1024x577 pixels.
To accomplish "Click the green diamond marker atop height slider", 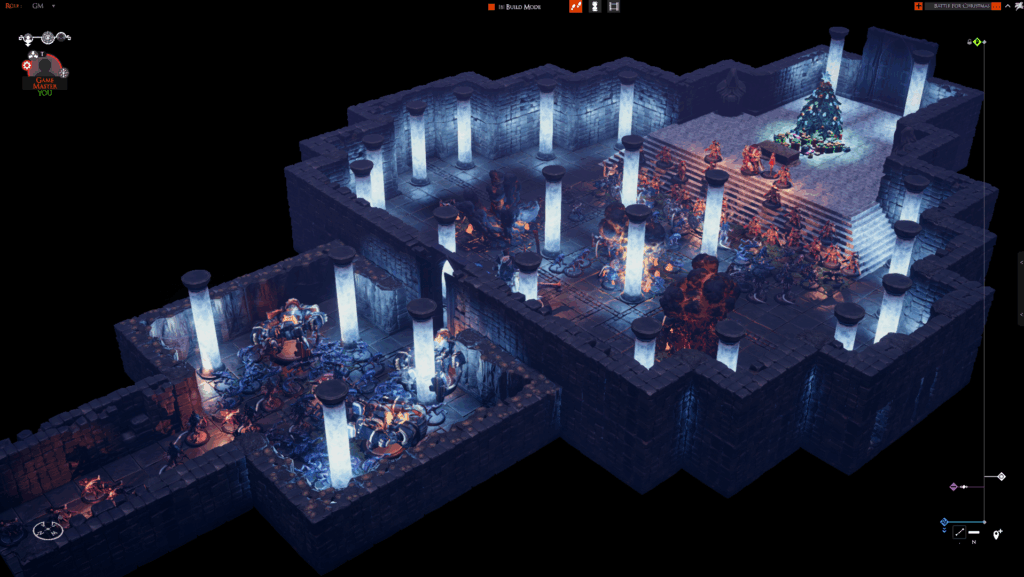I will pos(978,42).
